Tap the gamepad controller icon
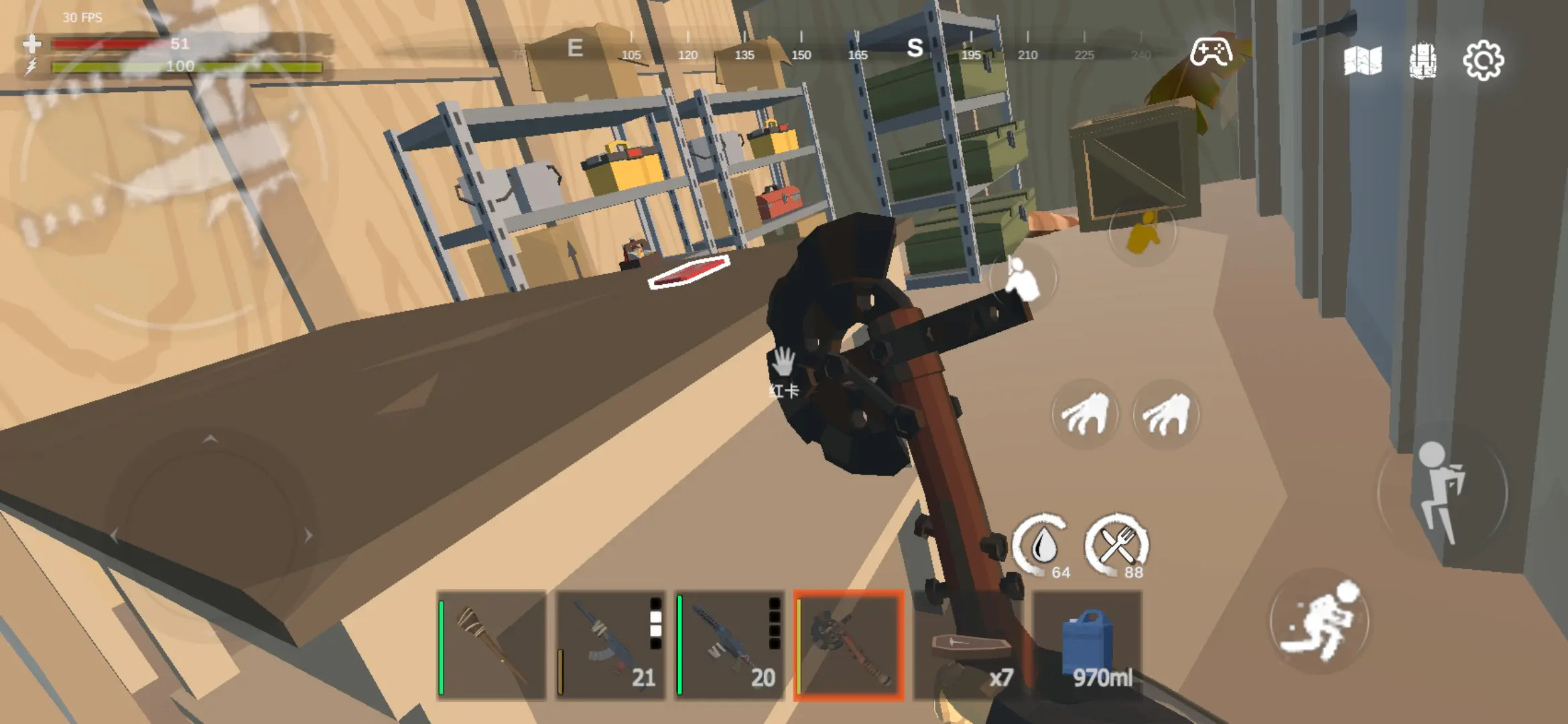 [1210, 52]
